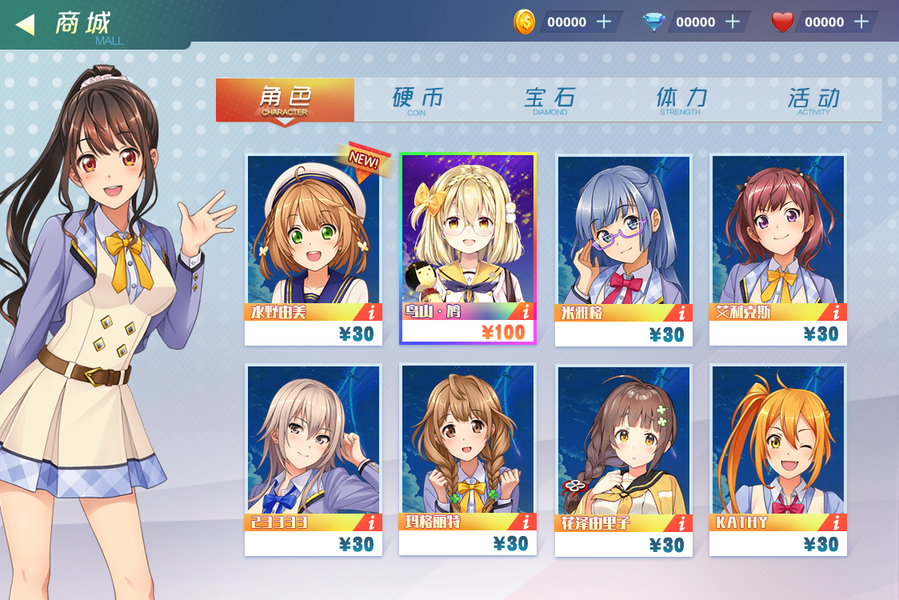Add more hearts with the plus
The image size is (899, 600).
[x=861, y=22]
